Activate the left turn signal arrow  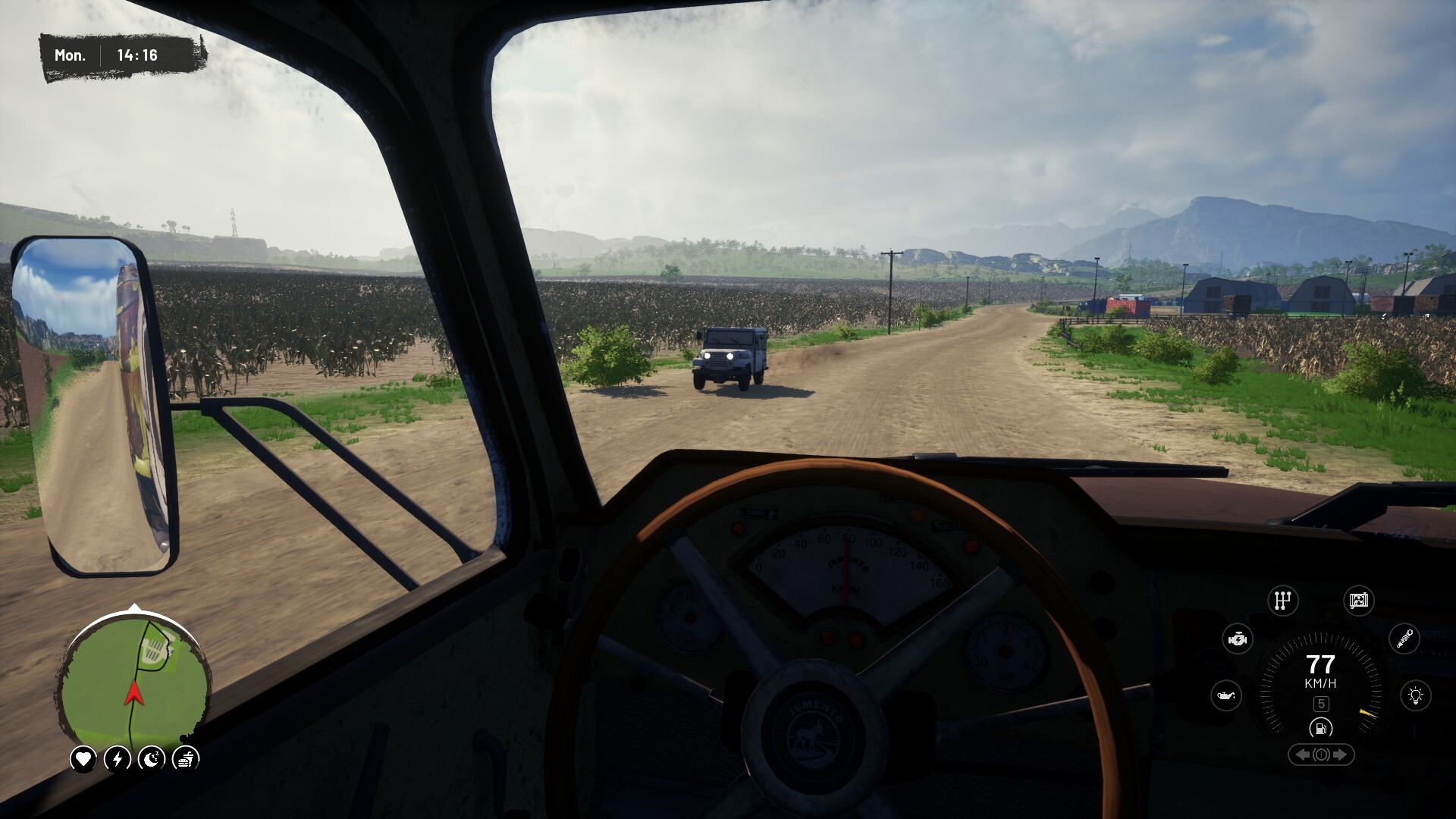(x=1303, y=755)
